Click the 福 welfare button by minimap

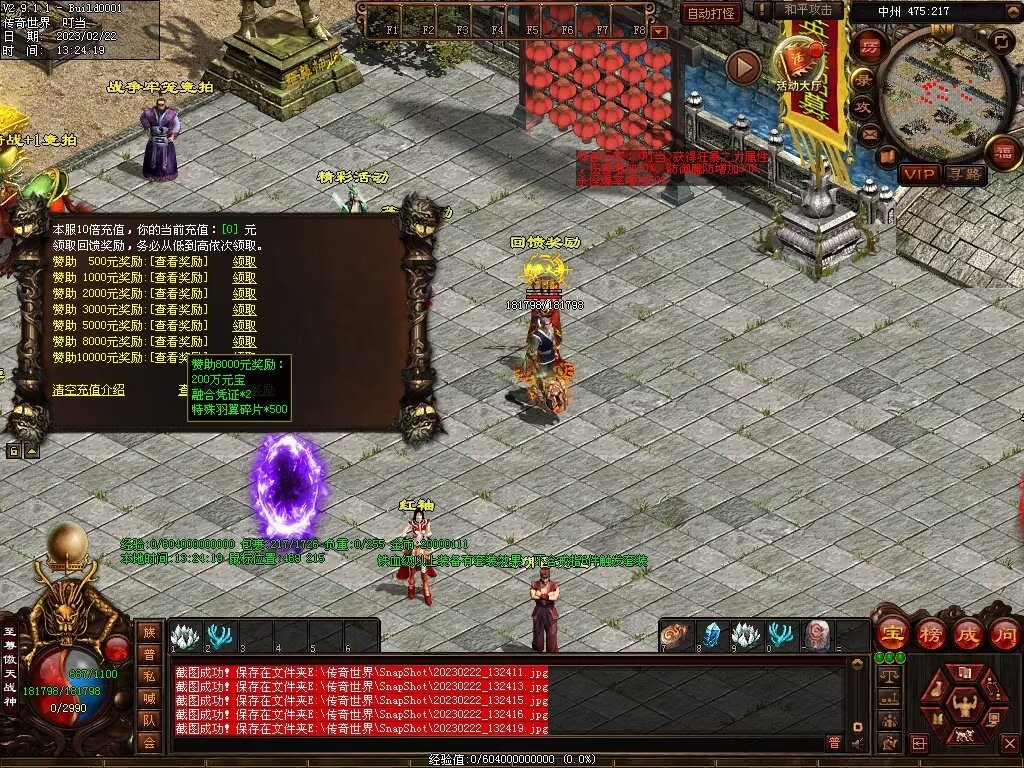(1003, 153)
